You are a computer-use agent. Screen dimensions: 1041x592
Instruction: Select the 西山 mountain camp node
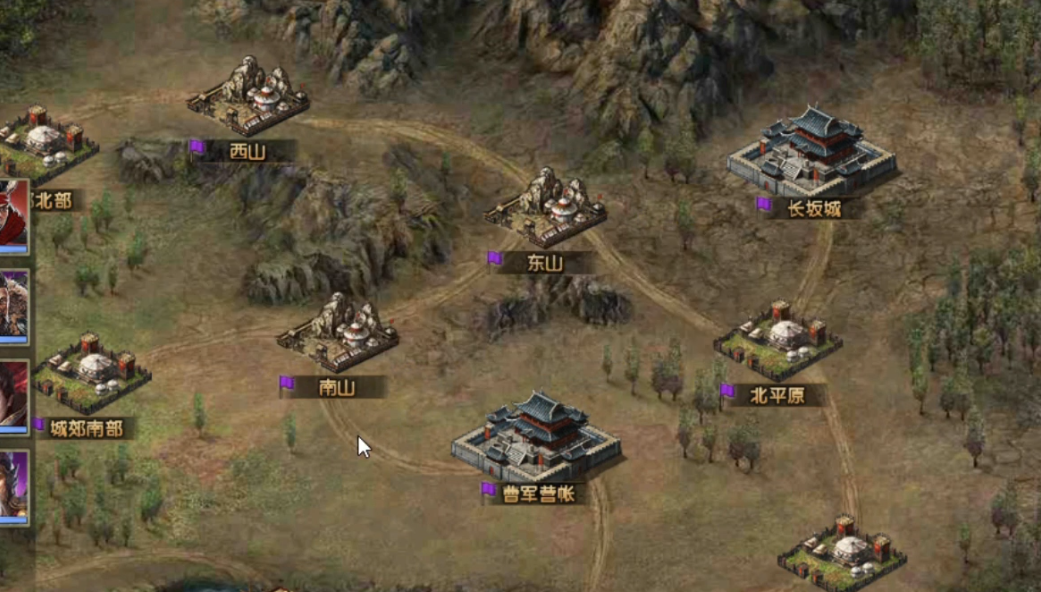point(248,97)
